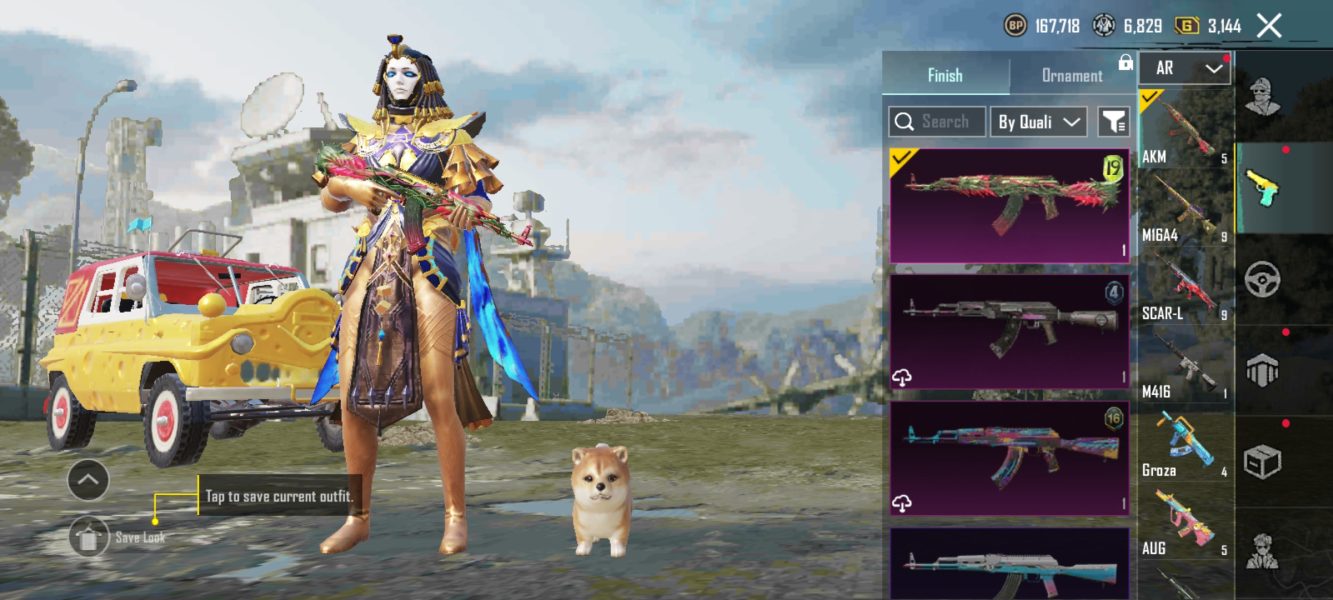
Task: Choose the AUG weapon entry
Action: coord(1185,520)
